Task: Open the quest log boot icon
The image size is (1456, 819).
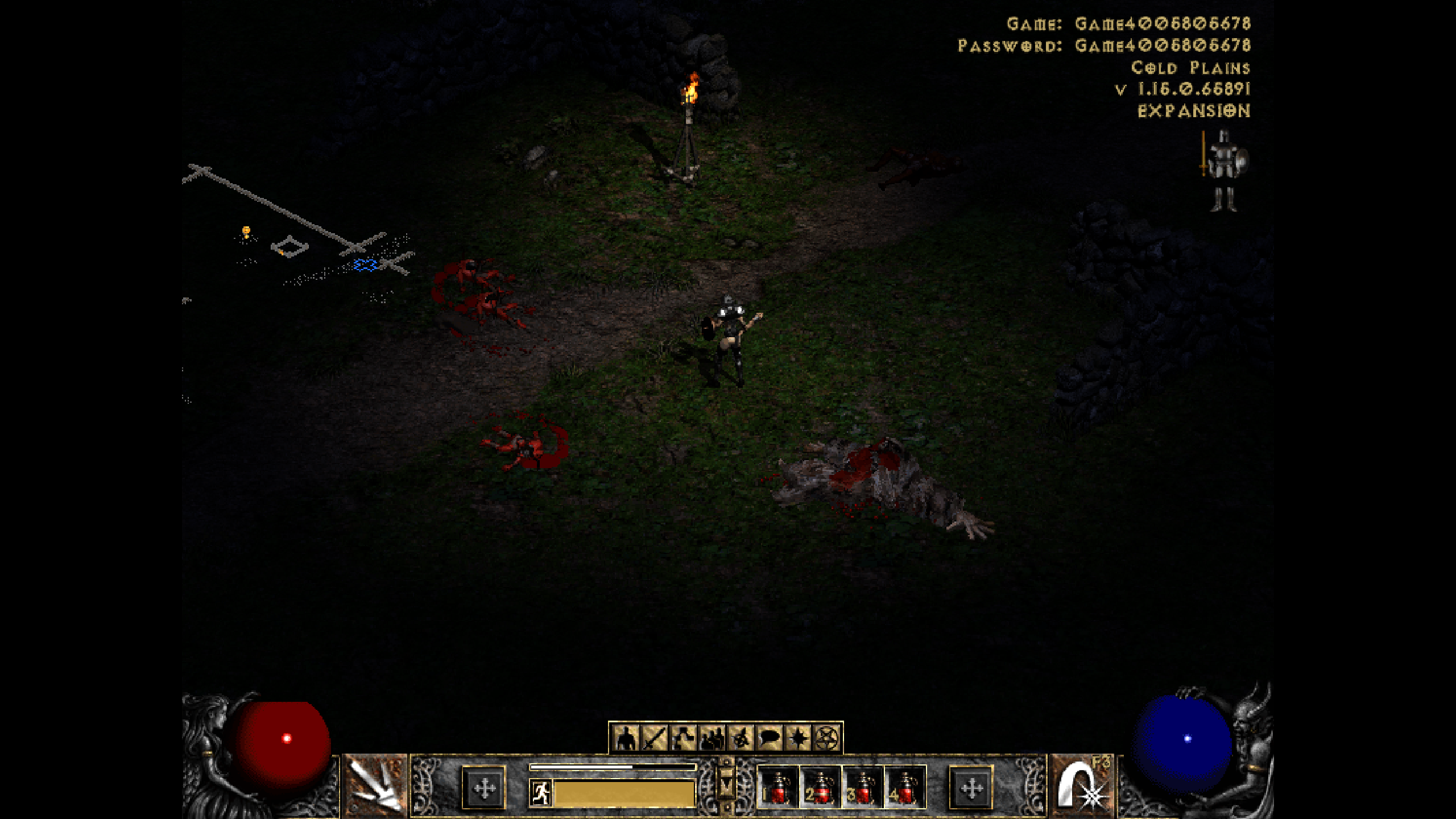Action: coord(682,738)
